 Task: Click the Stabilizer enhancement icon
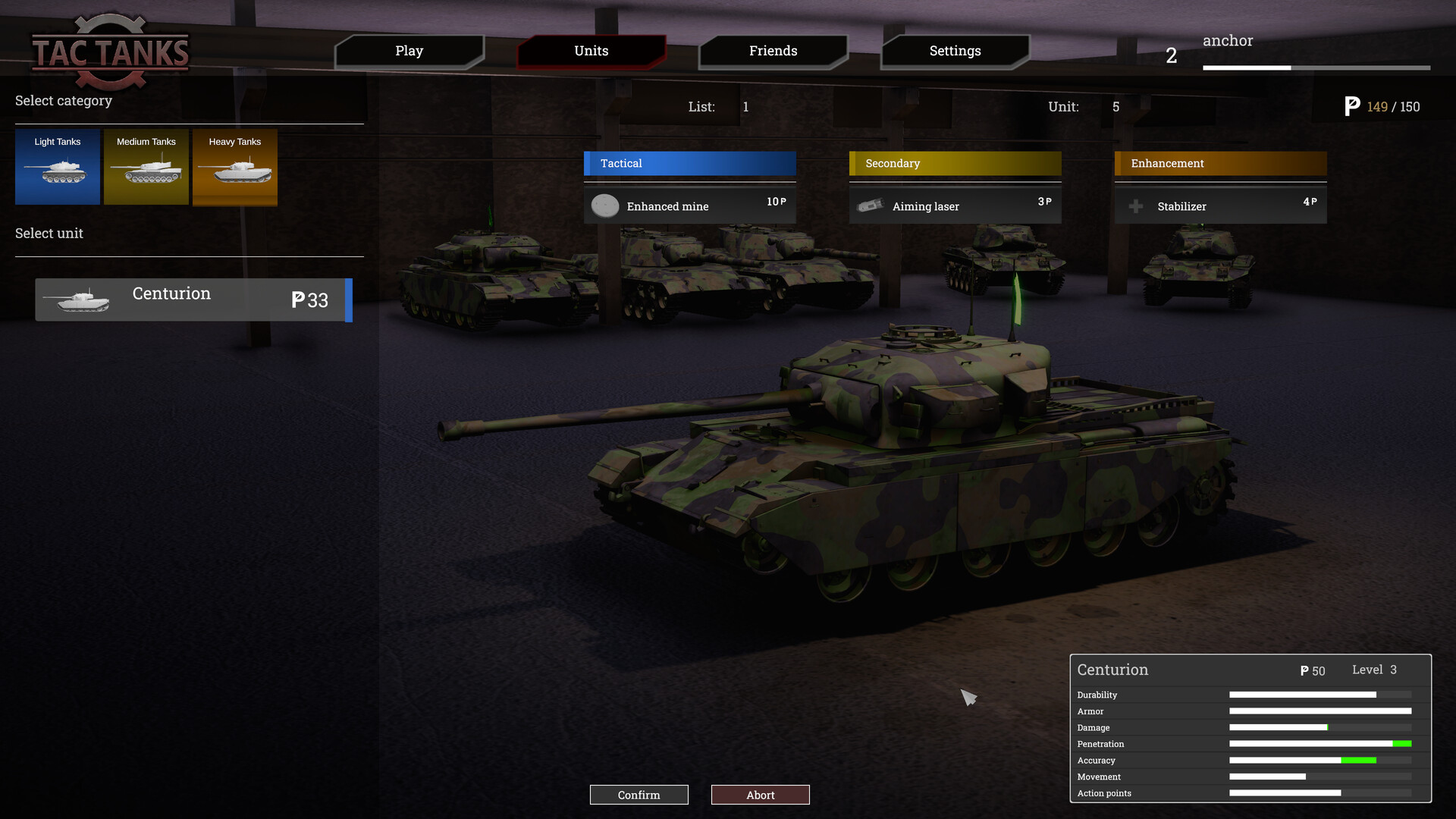(1136, 206)
